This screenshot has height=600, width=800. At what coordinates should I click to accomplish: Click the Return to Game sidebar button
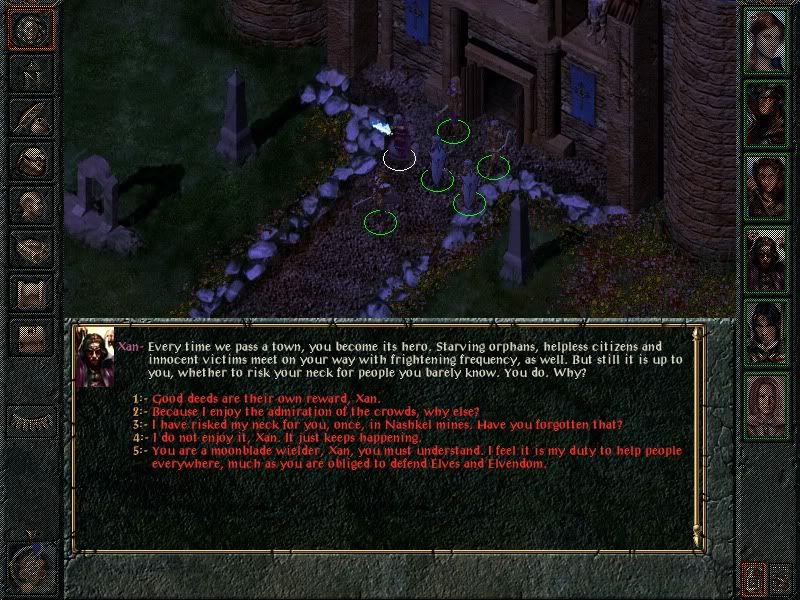(30, 29)
